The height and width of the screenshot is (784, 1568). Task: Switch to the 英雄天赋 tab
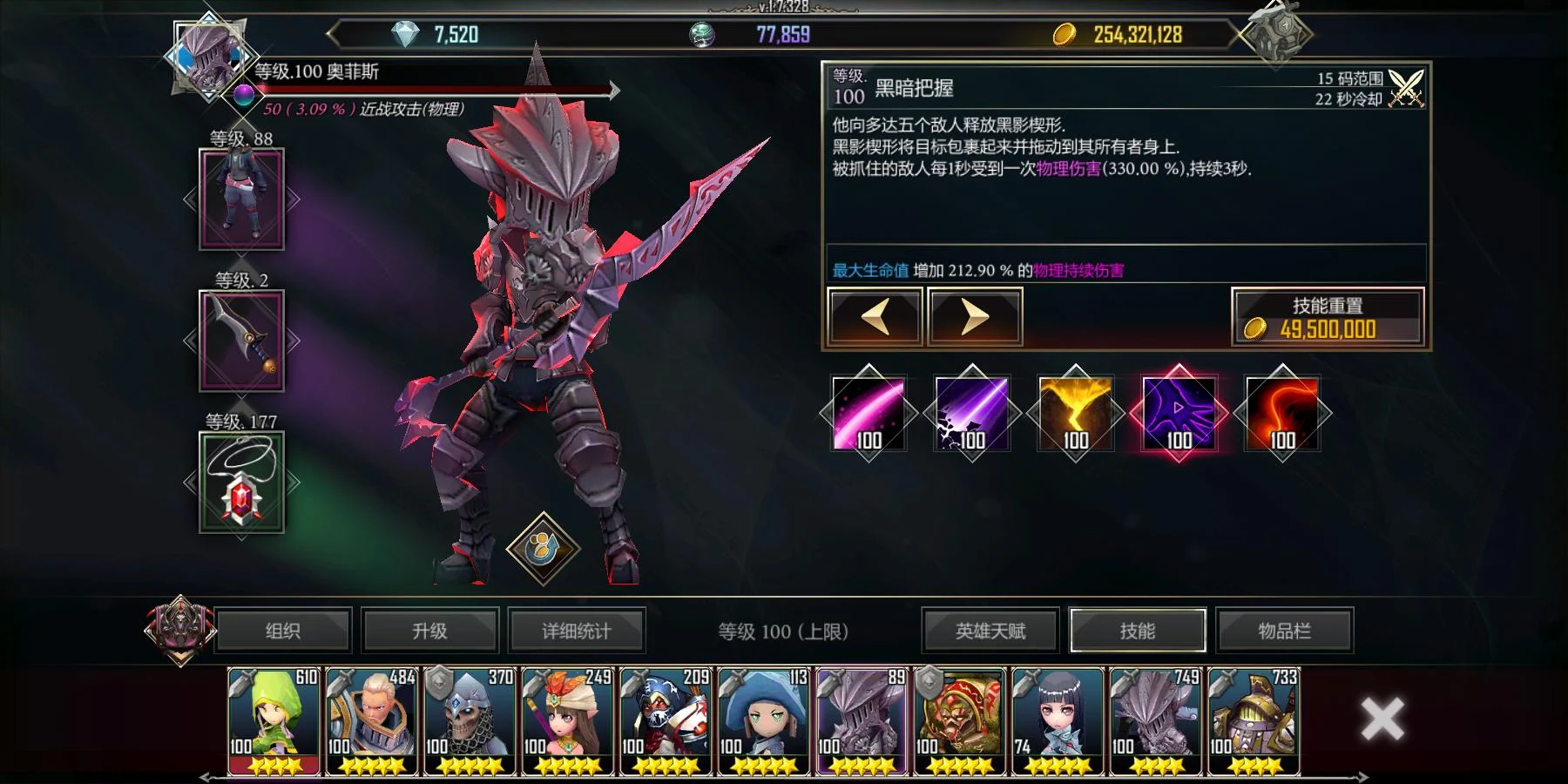coord(990,631)
